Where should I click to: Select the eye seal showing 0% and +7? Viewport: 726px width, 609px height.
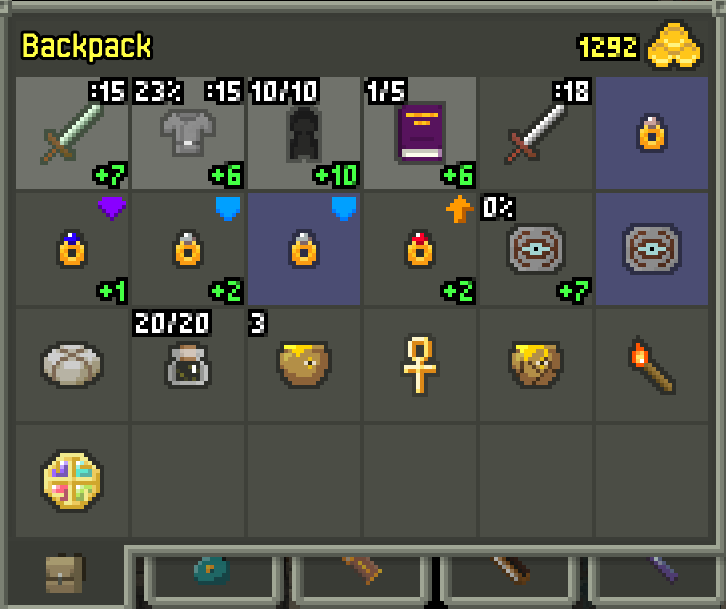535,249
